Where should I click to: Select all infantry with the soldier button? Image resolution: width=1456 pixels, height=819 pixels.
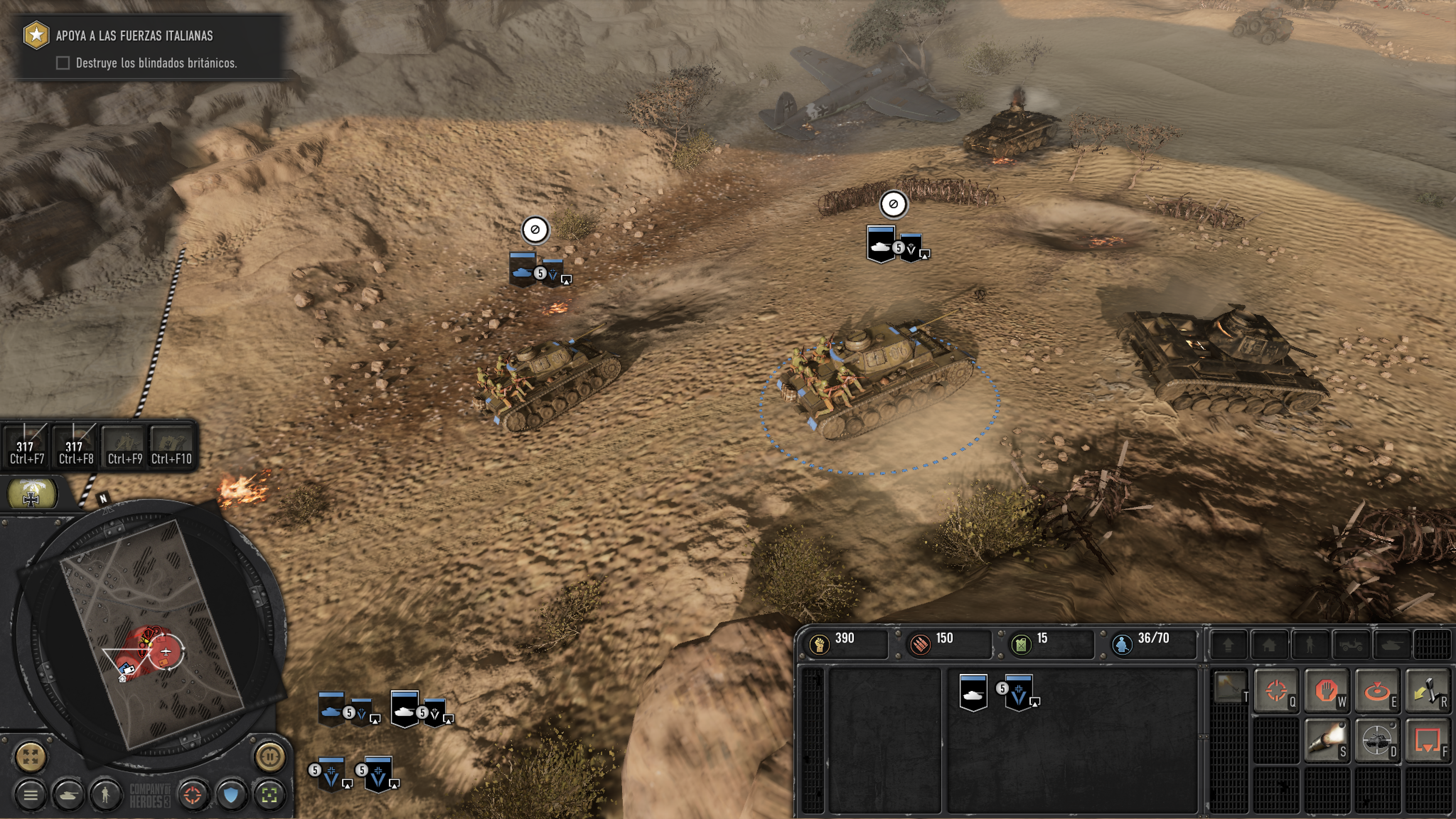pyautogui.click(x=105, y=795)
